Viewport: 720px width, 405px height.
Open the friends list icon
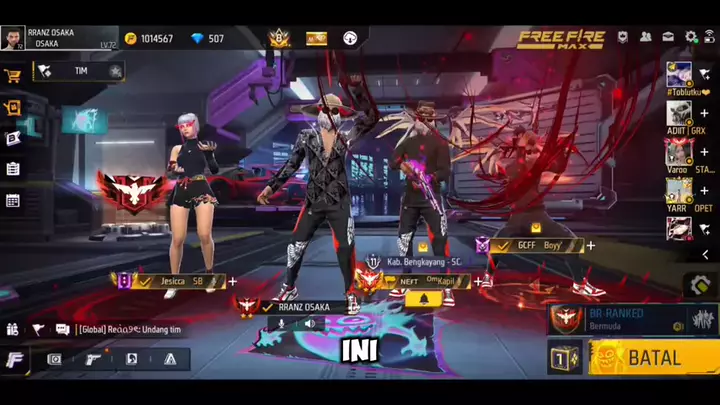(645, 37)
